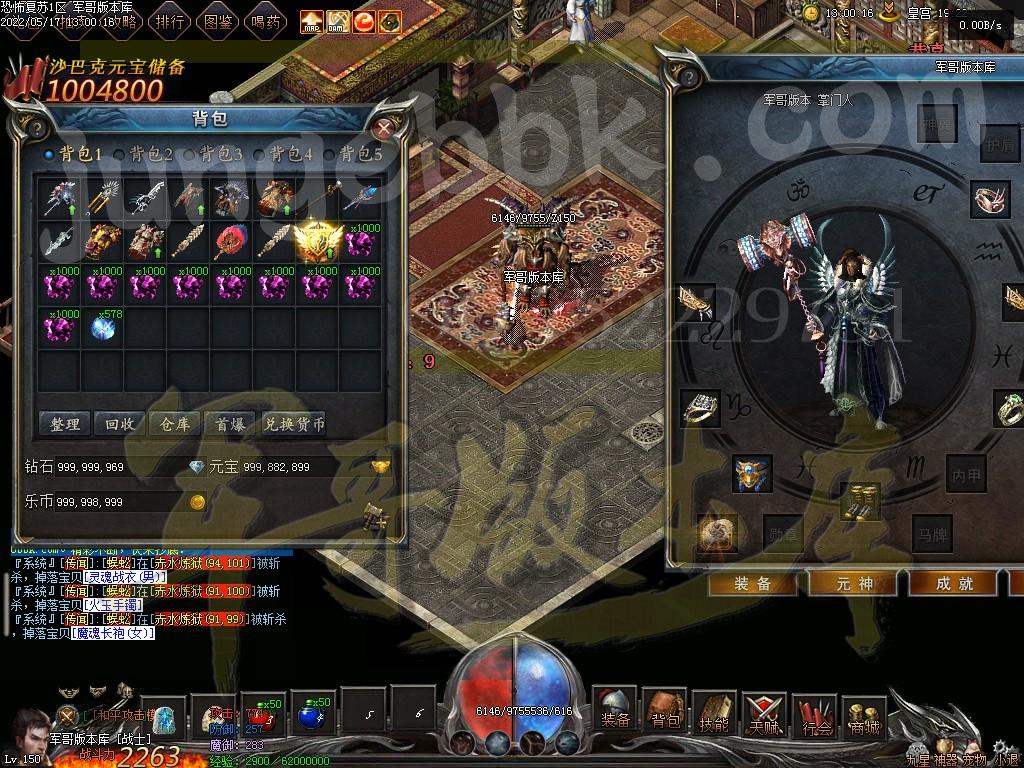1024x768 pixels.
Task: Open the 仓库 warehouse
Action: click(175, 424)
